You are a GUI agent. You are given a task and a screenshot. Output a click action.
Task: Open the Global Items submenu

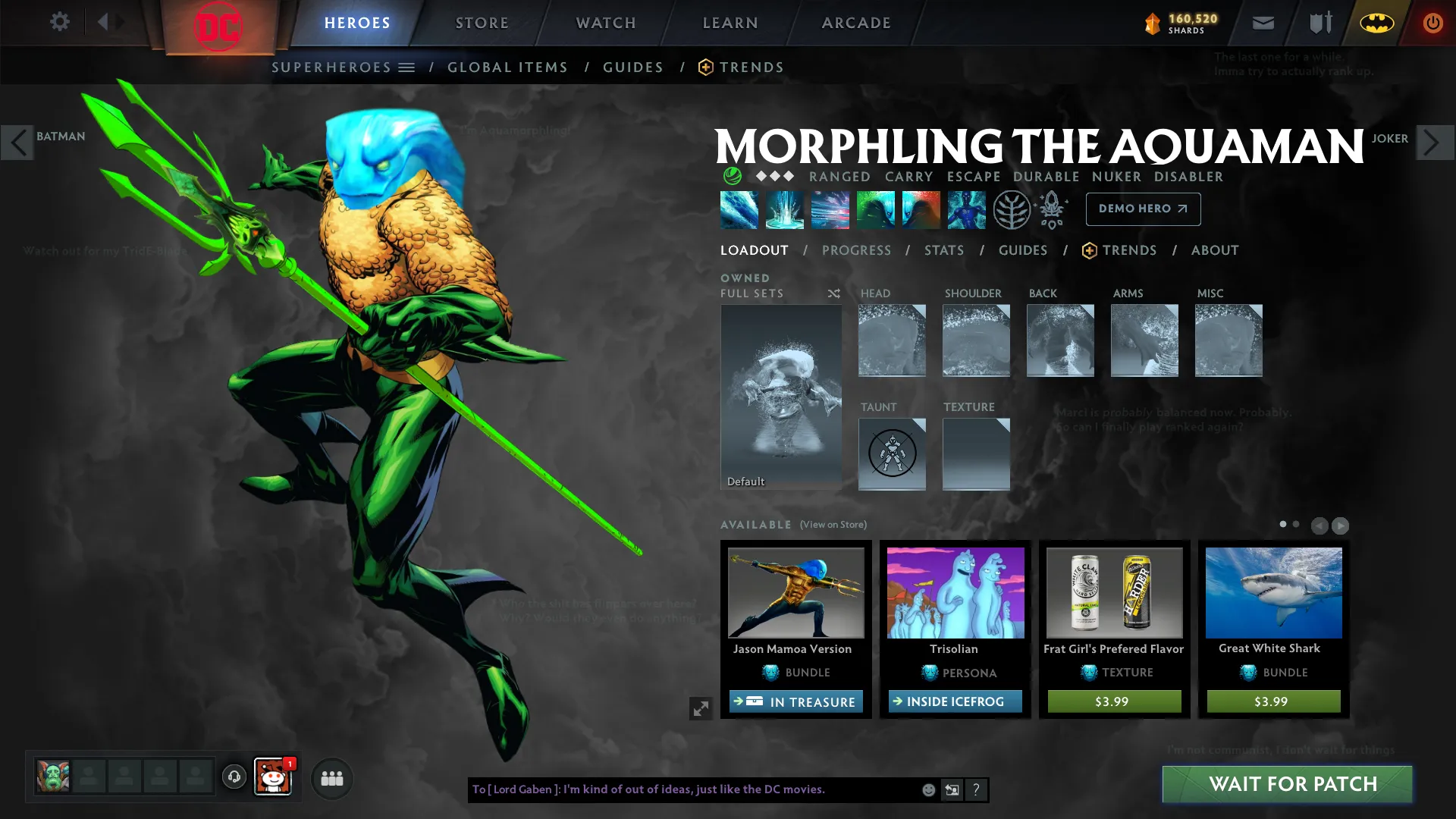507,67
